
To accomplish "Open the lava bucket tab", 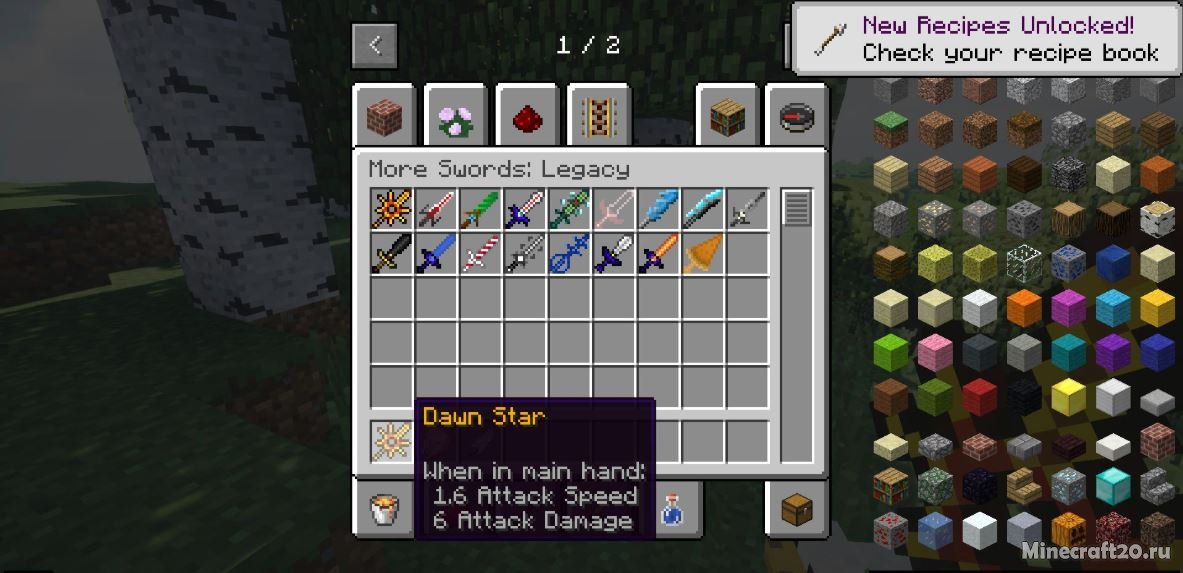I will (x=382, y=510).
